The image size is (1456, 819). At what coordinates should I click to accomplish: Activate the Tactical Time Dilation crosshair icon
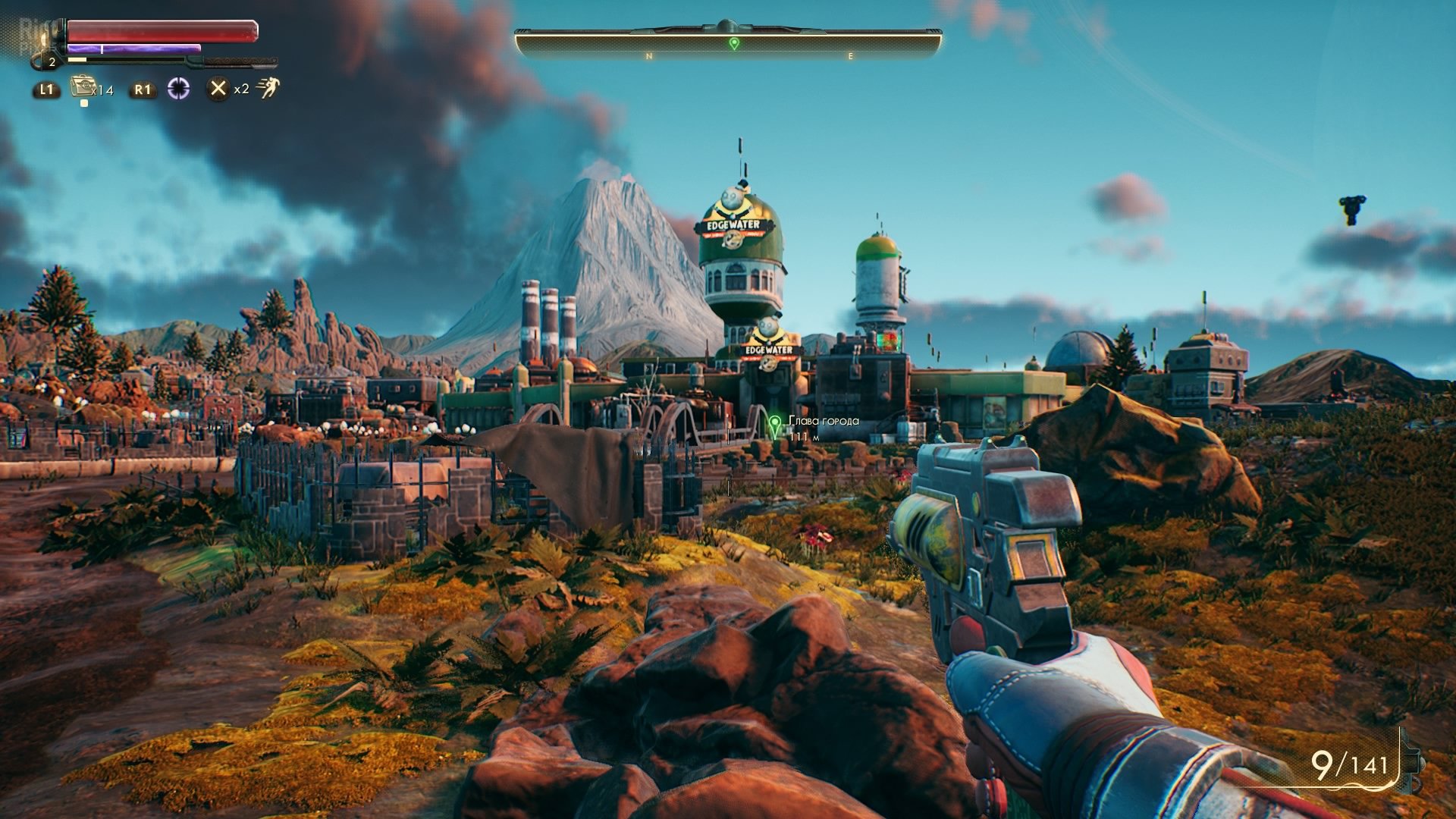tap(178, 89)
